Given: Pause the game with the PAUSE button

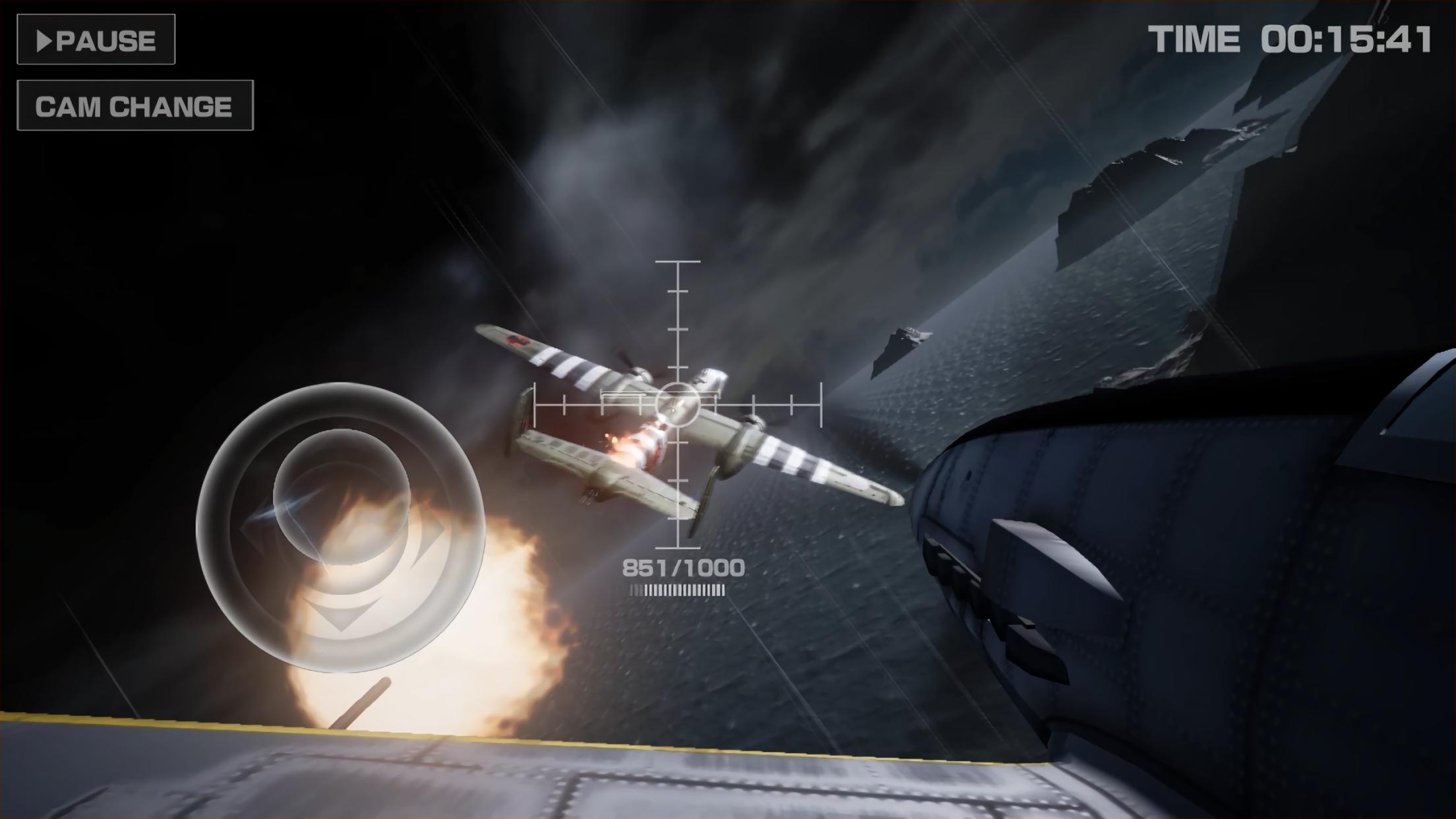Looking at the screenshot, I should [96, 40].
